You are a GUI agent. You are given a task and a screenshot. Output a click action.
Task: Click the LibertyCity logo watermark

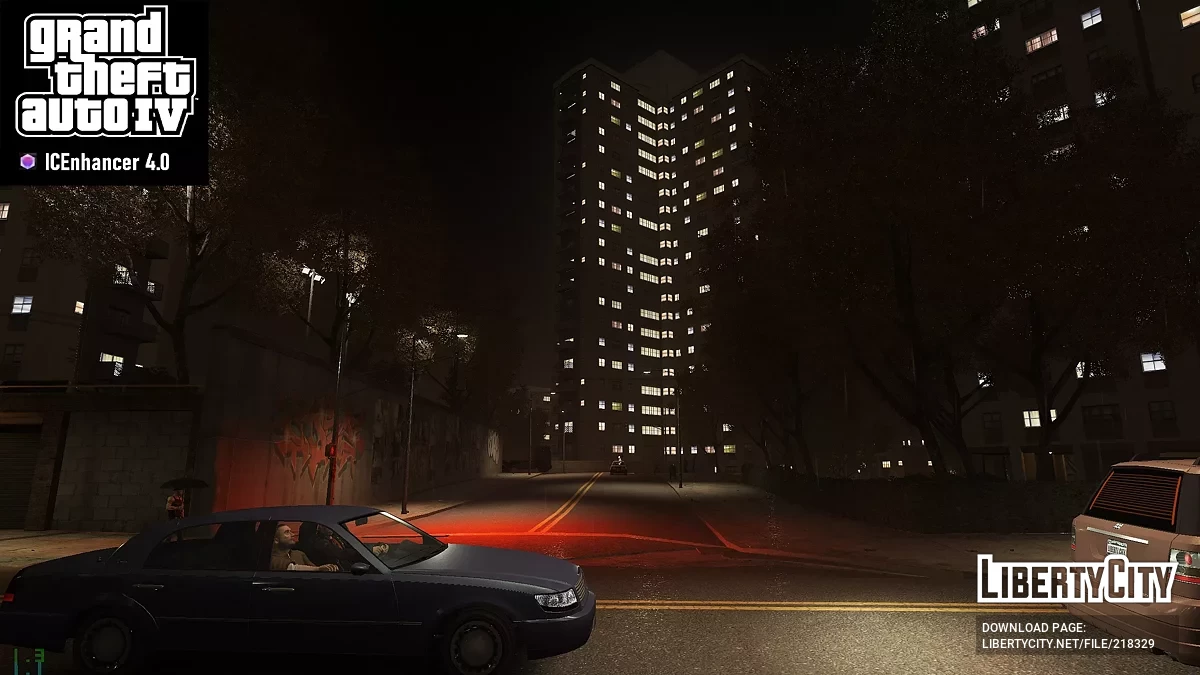point(1075,580)
